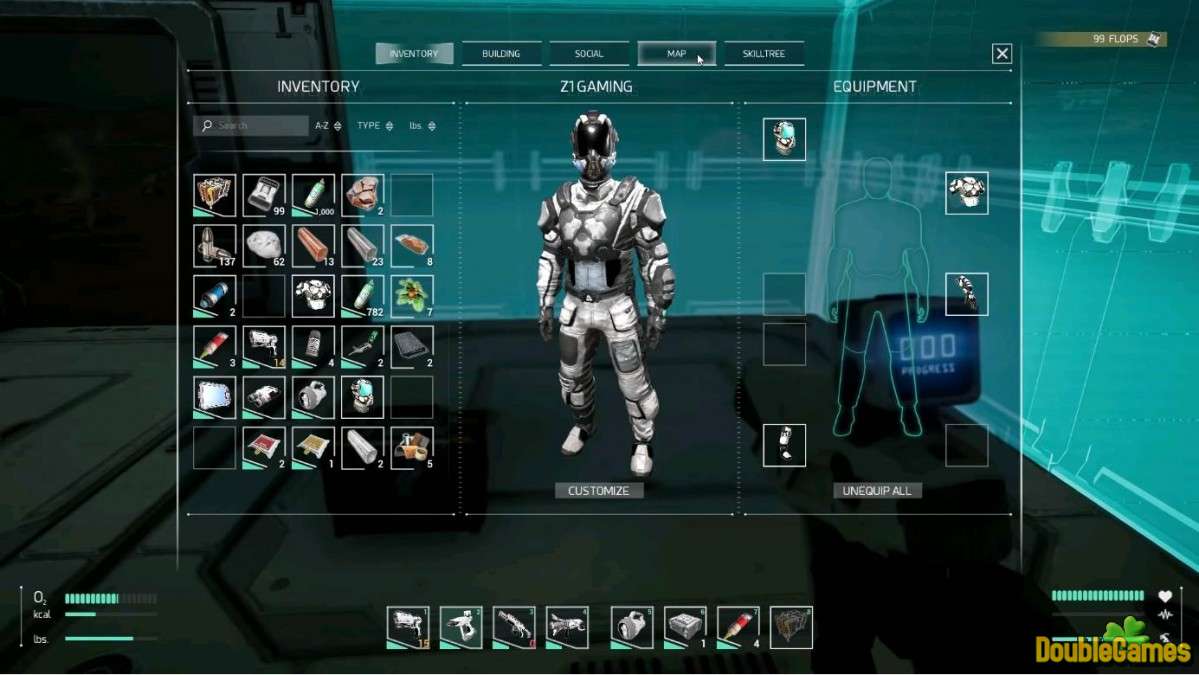Viewport: 1199px width, 675px height.
Task: Close the inventory window
Action: 1002,54
